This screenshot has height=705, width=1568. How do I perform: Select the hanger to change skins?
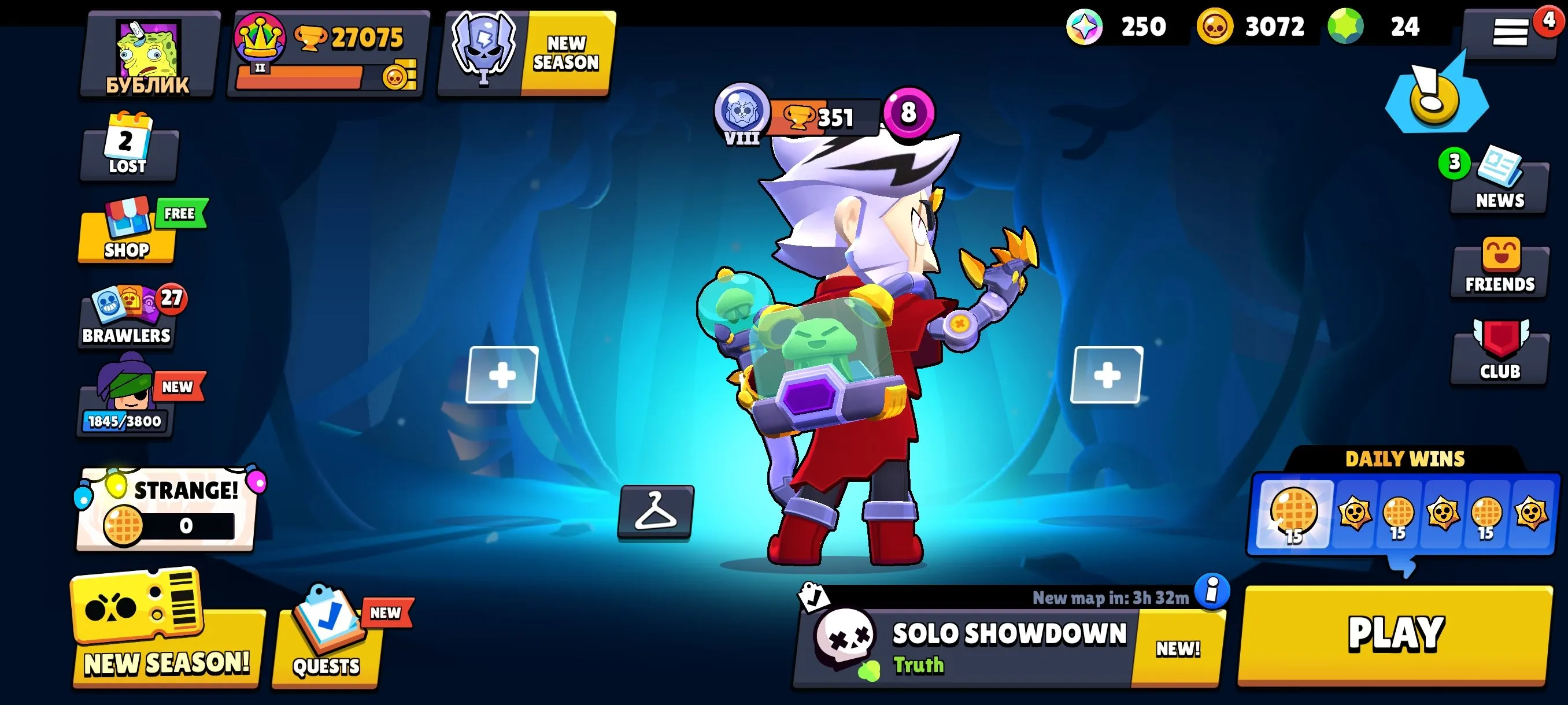[657, 514]
